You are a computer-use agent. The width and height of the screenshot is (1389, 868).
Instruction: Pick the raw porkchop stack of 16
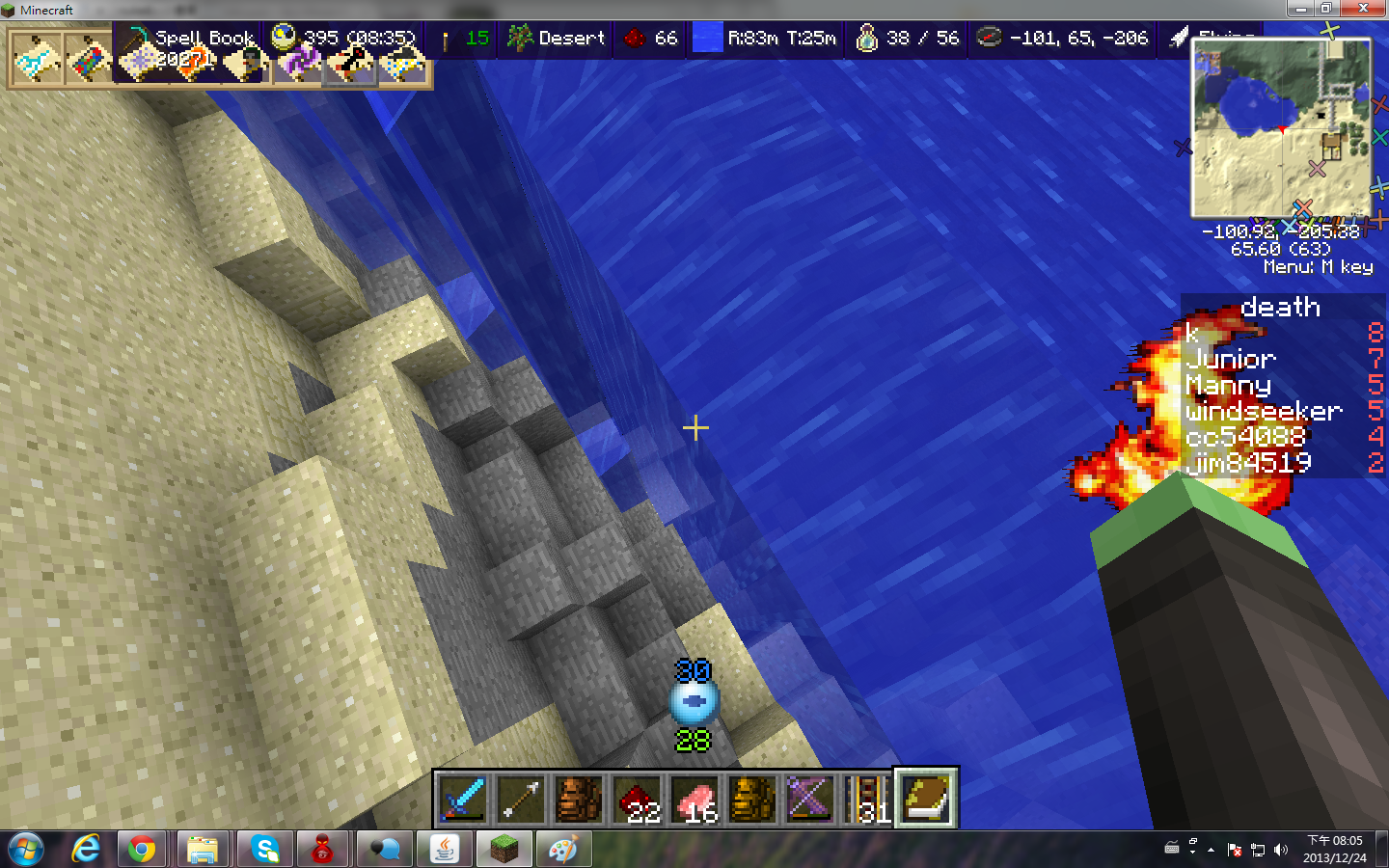(x=694, y=799)
